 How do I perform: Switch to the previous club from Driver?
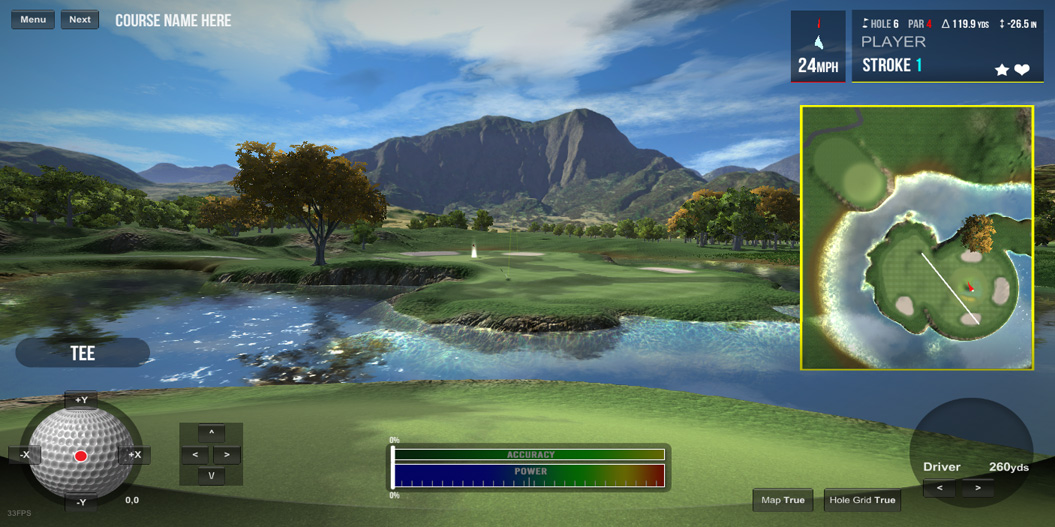point(939,488)
